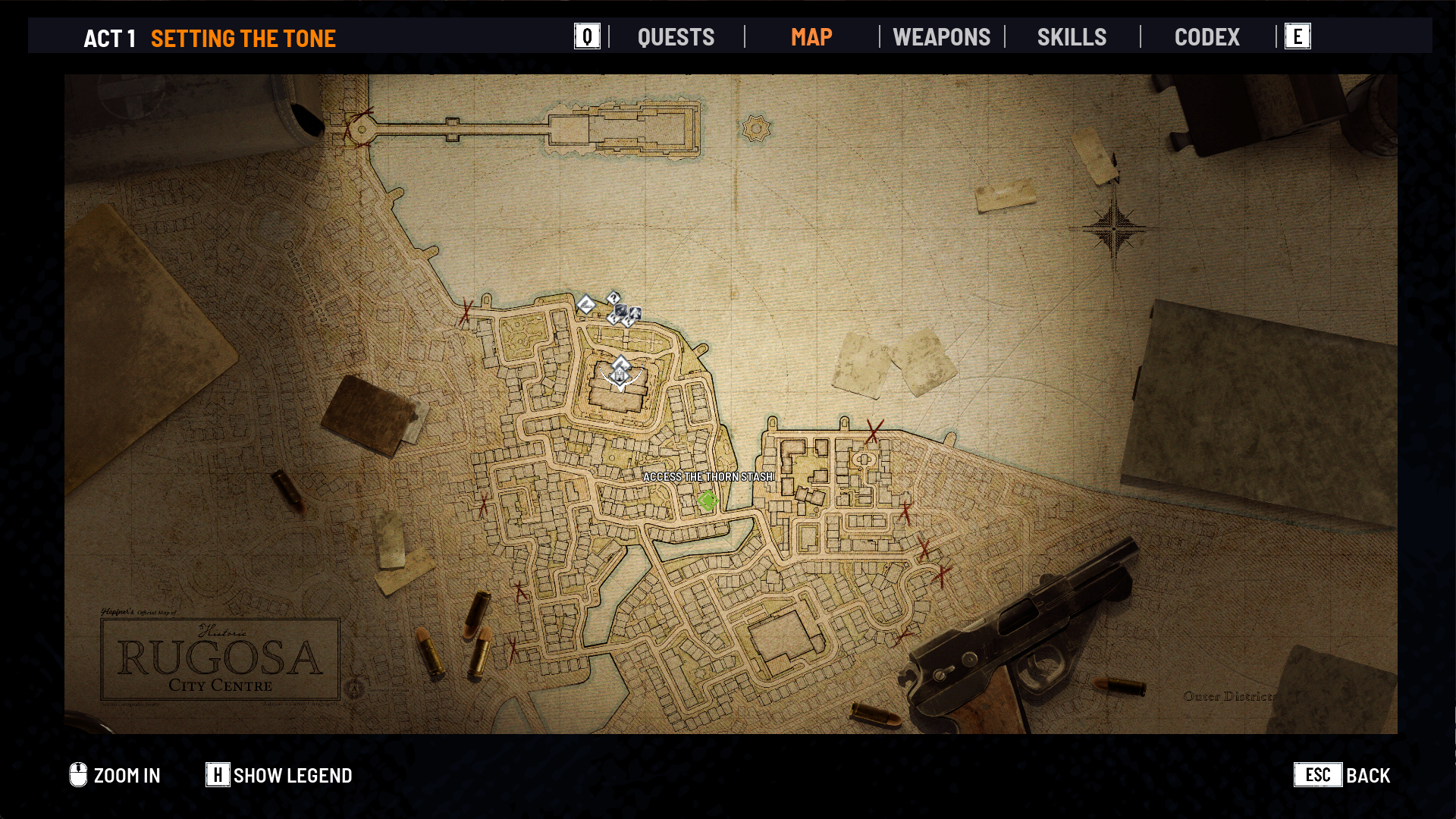The image size is (1456, 819).
Task: Open the WEAPONS tab
Action: tap(942, 37)
